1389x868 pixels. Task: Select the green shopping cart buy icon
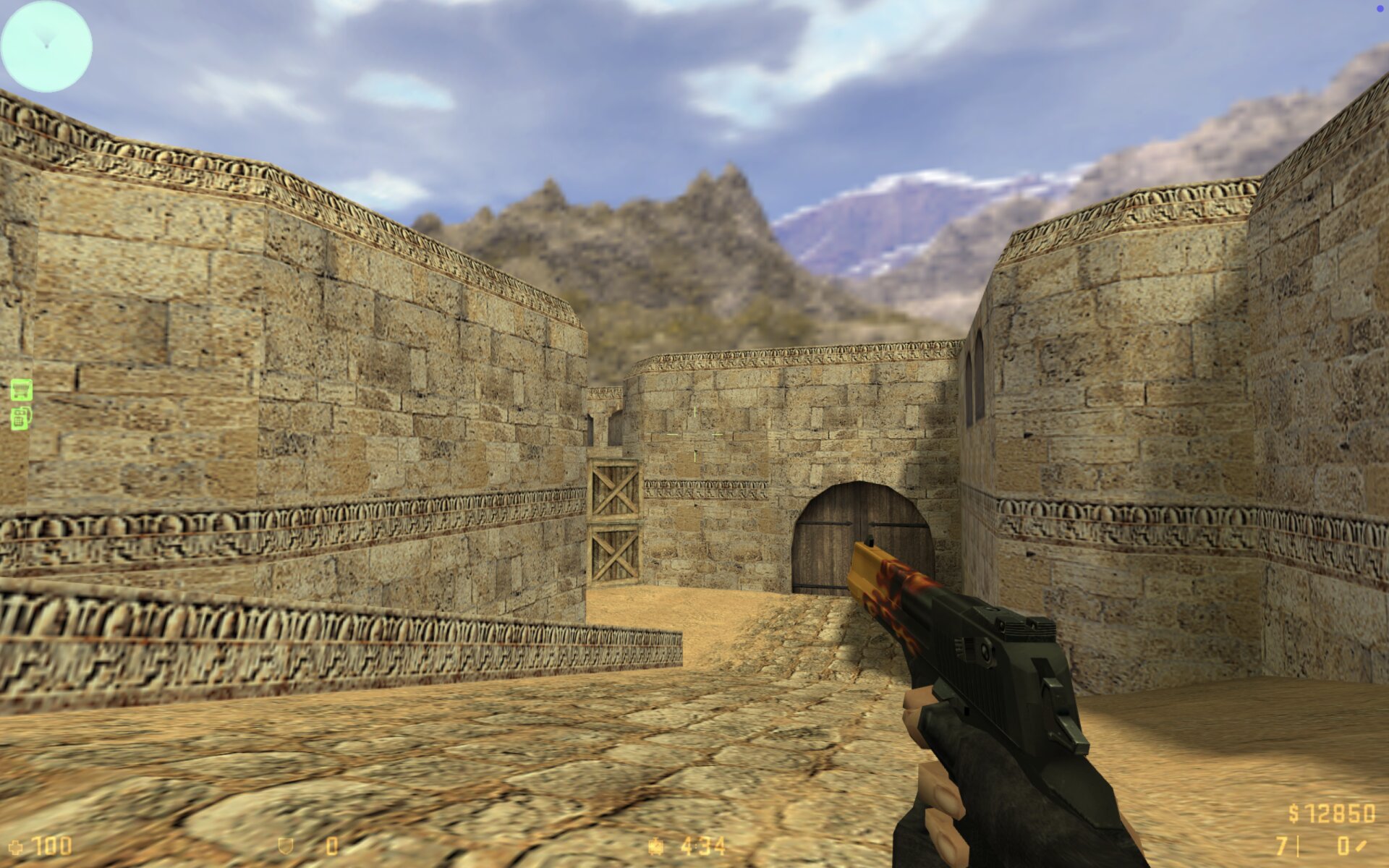(21, 390)
